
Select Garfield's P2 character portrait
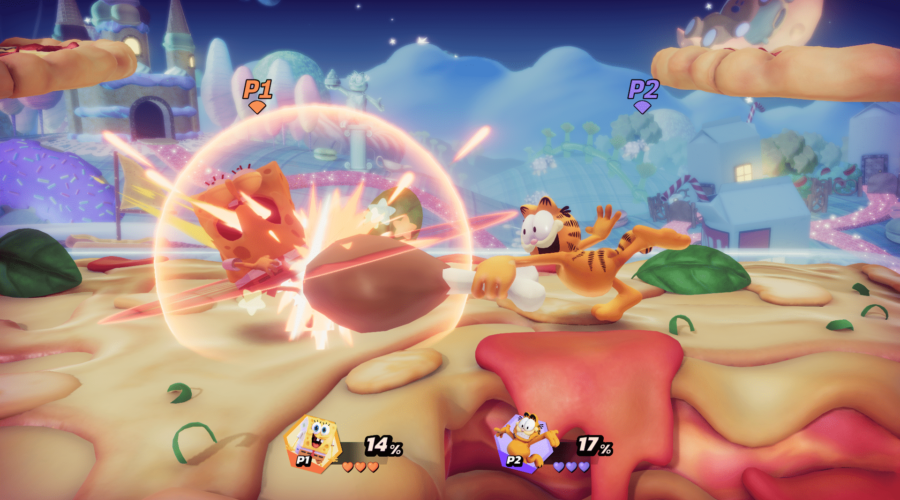click(x=524, y=442)
